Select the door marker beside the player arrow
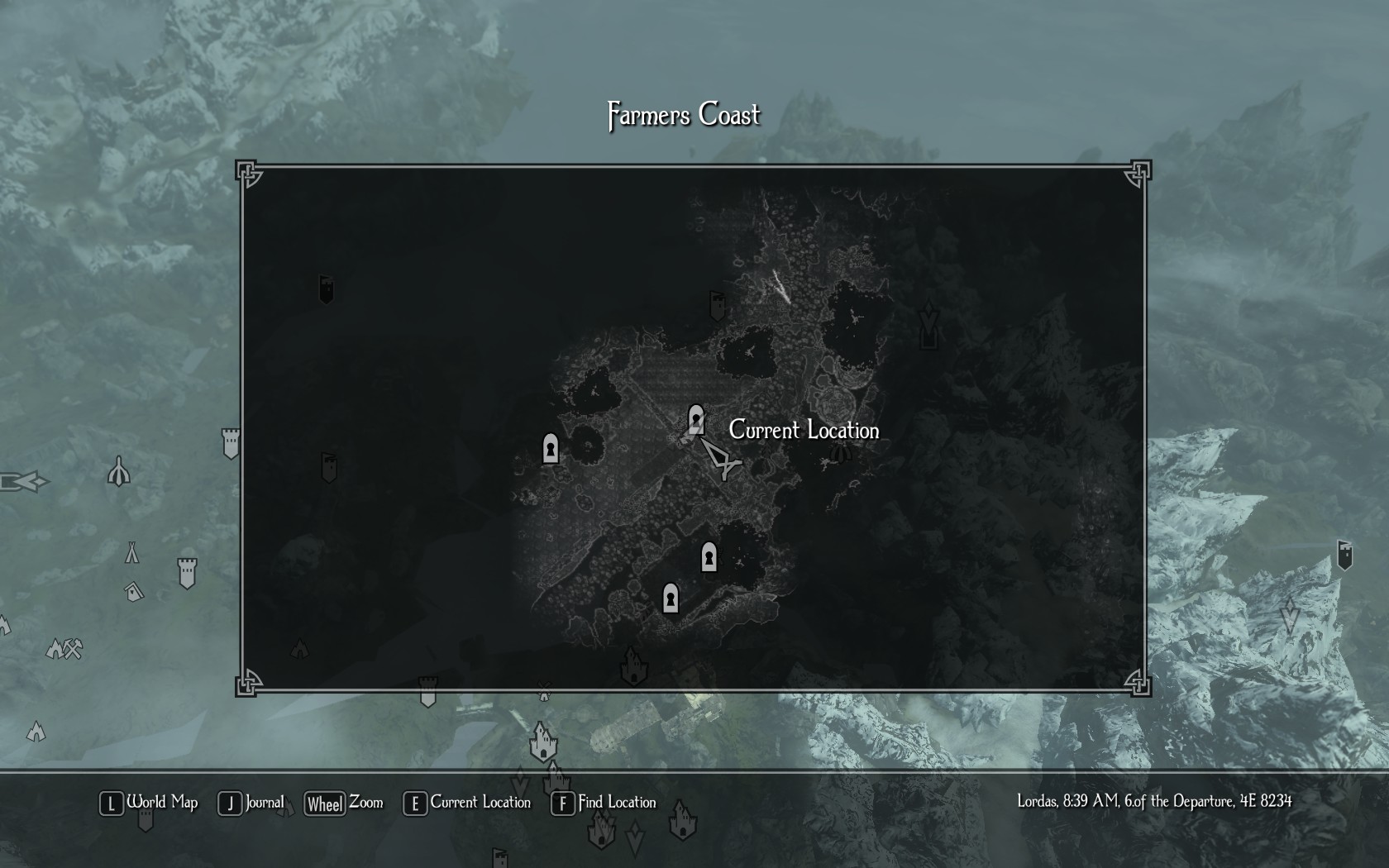 [696, 420]
